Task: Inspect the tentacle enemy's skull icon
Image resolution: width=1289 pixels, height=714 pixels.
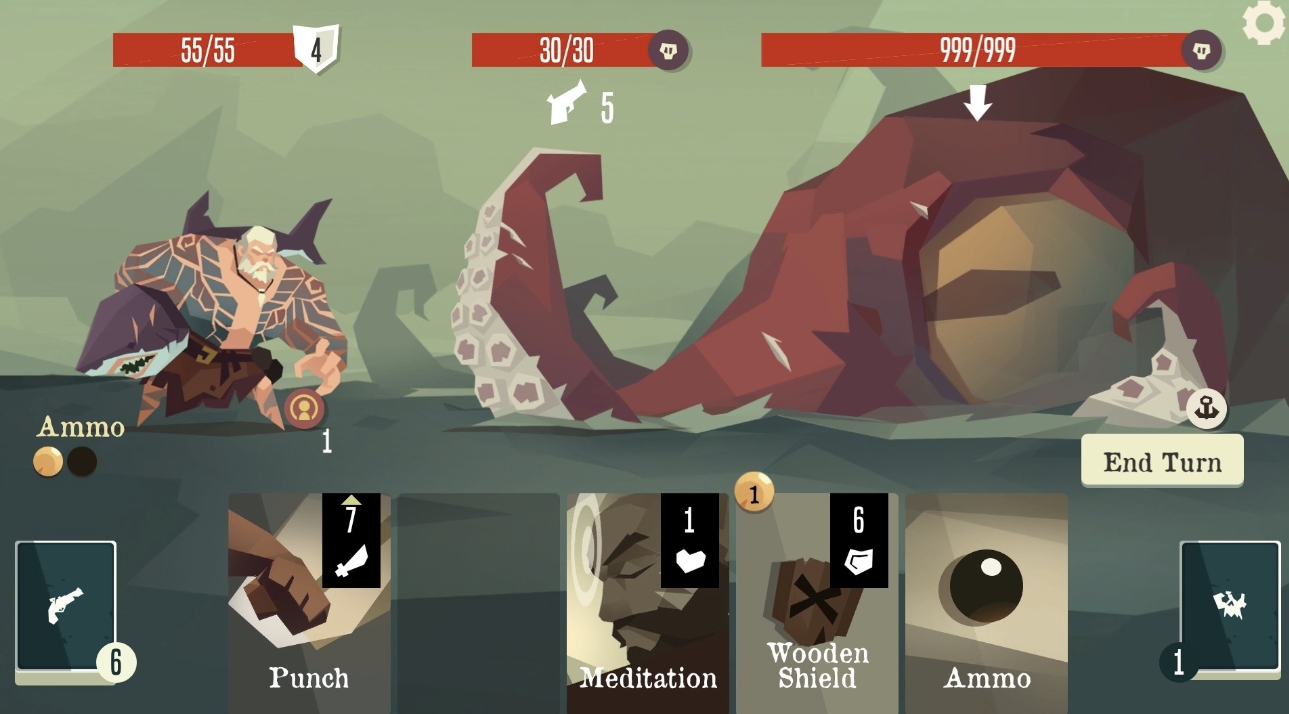Action: 668,50
